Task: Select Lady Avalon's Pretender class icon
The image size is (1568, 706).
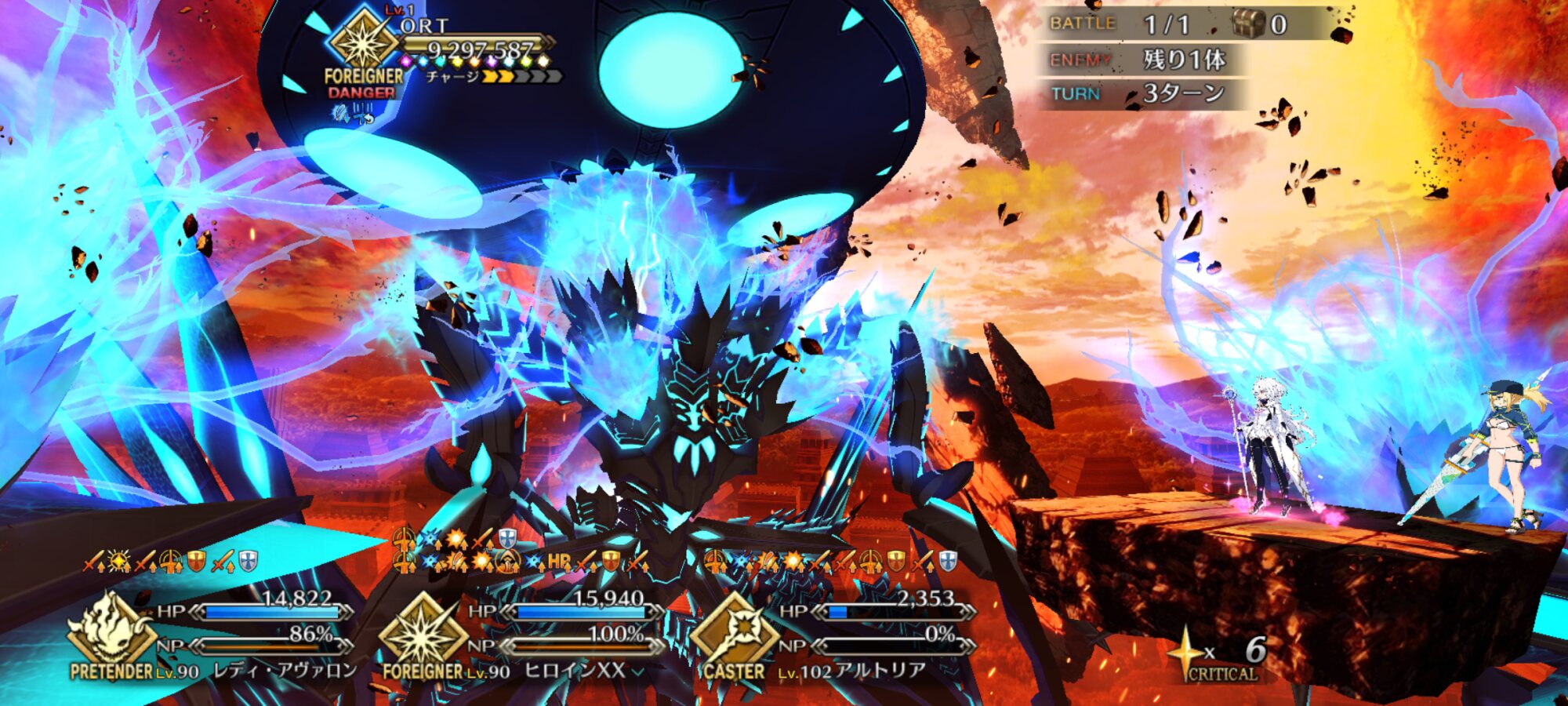Action: [110, 630]
